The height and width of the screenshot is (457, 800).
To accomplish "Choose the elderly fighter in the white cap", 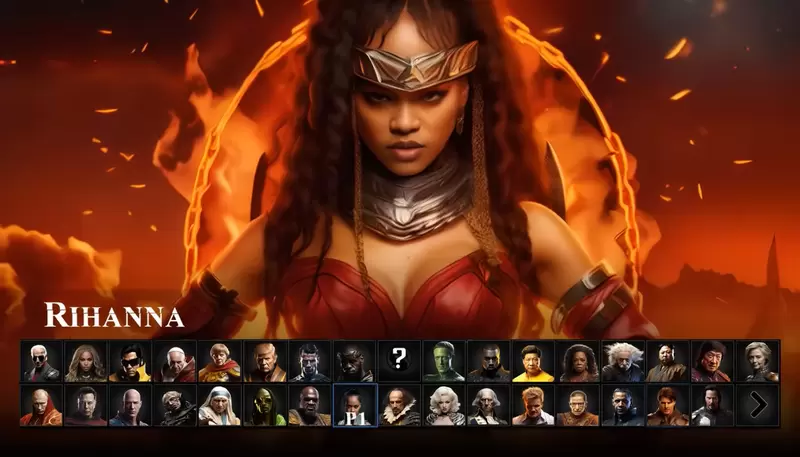I will 175,361.
